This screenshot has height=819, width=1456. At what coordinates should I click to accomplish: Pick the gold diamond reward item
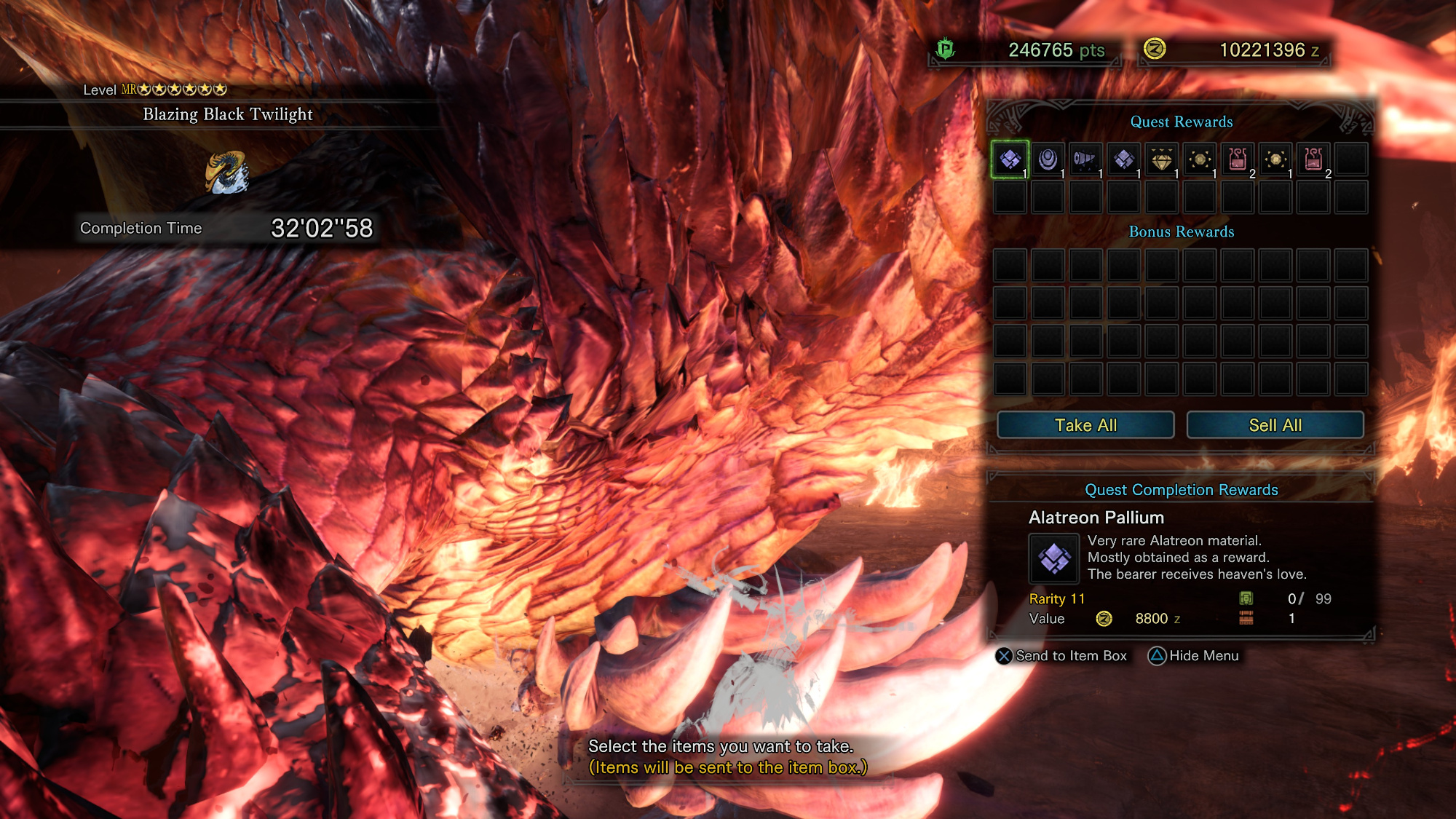pyautogui.click(x=1161, y=159)
